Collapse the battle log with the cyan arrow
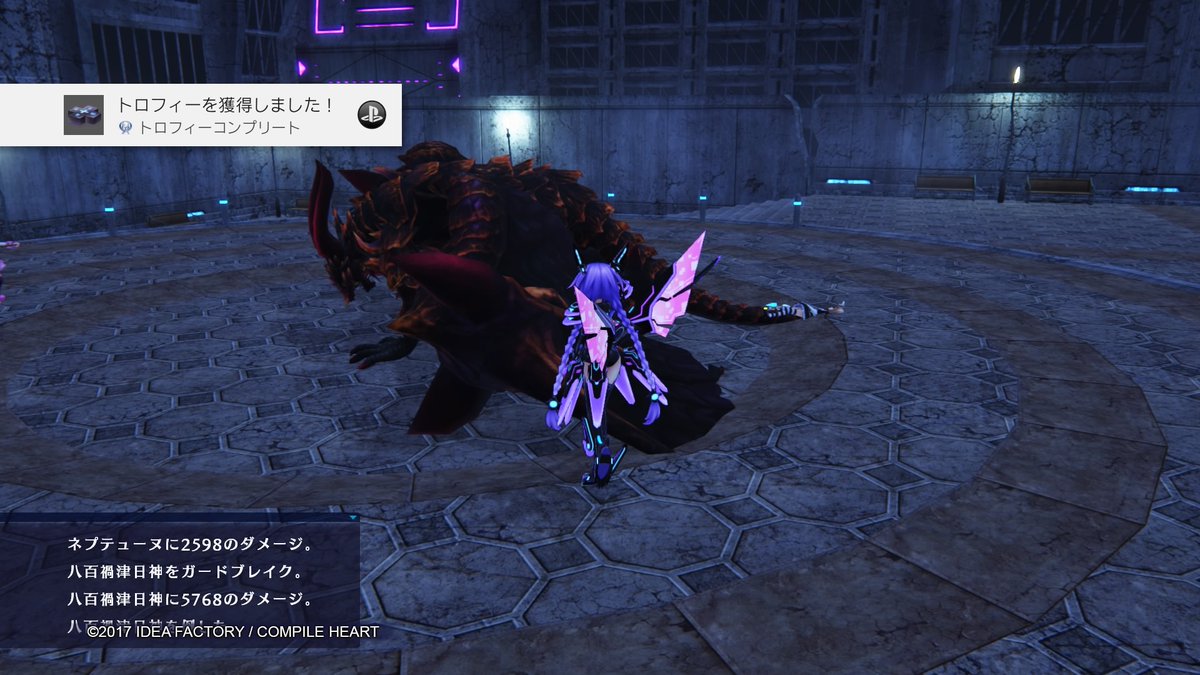Viewport: 1200px width, 675px height. click(353, 519)
